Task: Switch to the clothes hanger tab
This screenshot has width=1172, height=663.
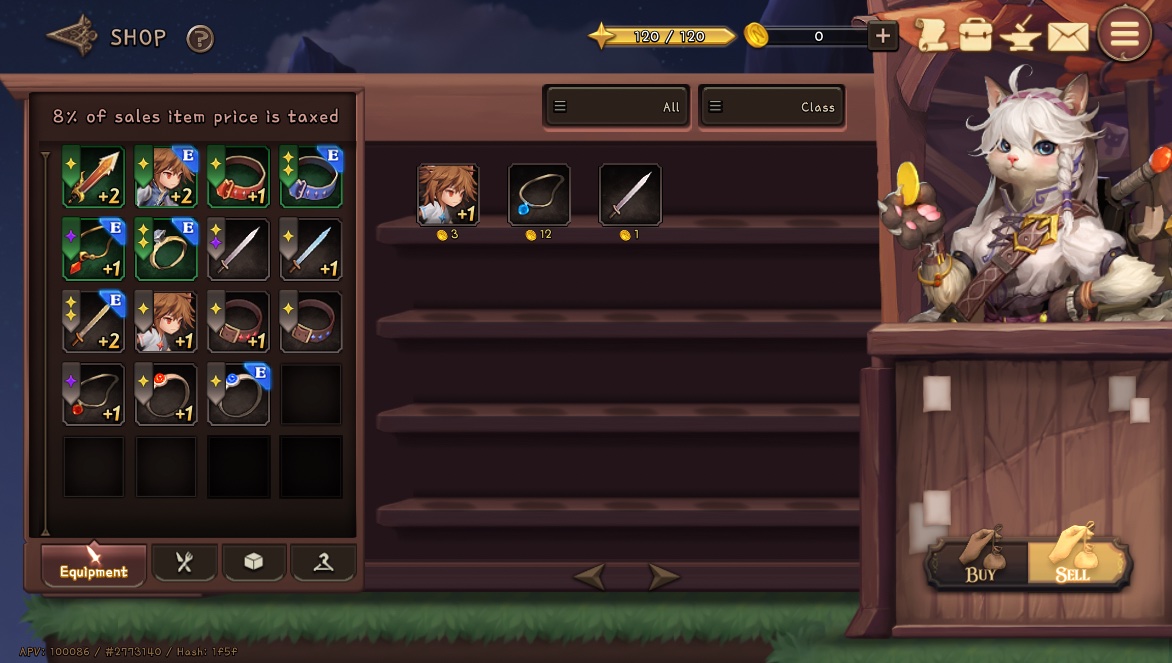Action: click(x=323, y=562)
